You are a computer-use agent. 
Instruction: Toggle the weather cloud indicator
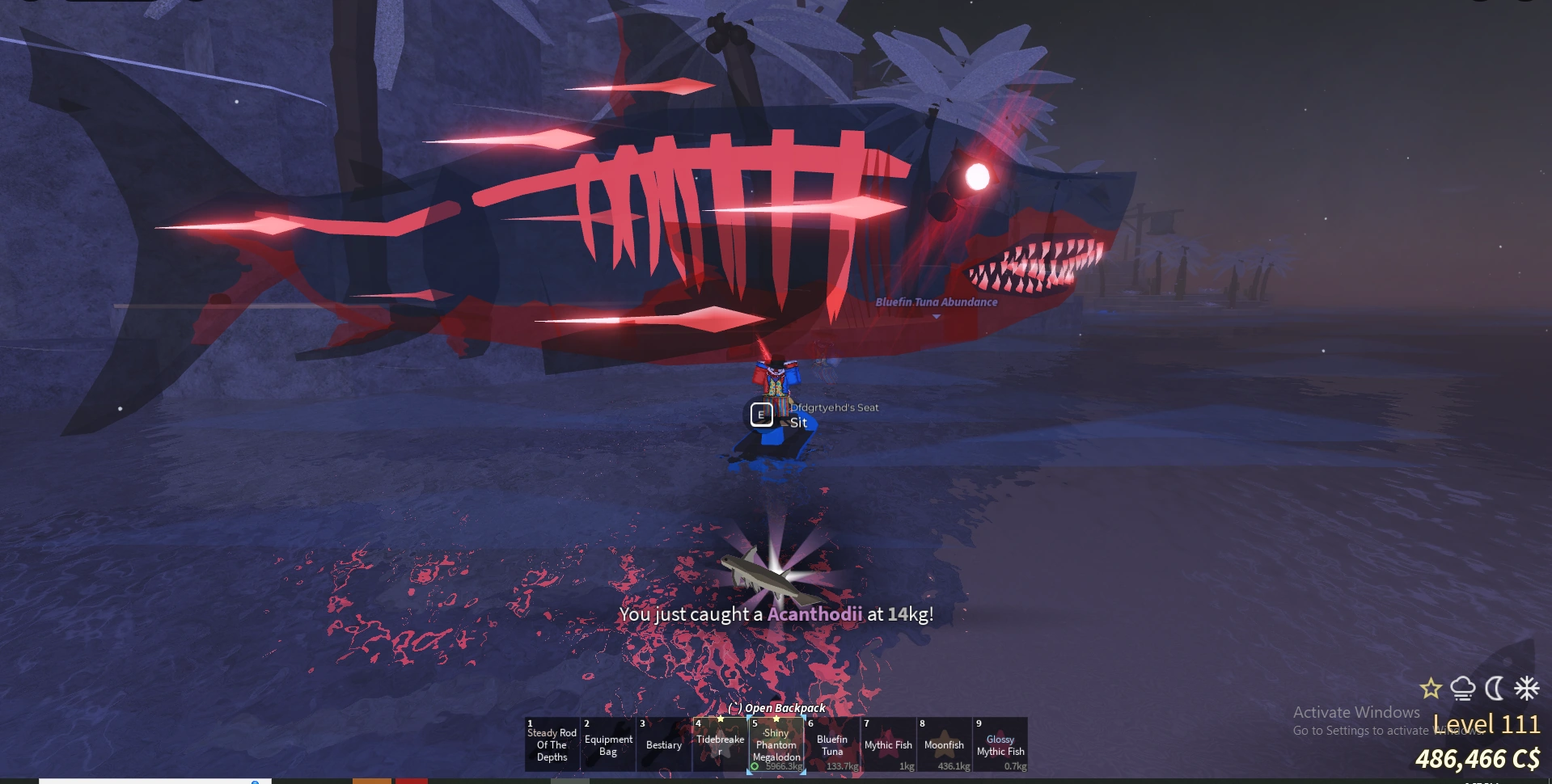[1461, 689]
